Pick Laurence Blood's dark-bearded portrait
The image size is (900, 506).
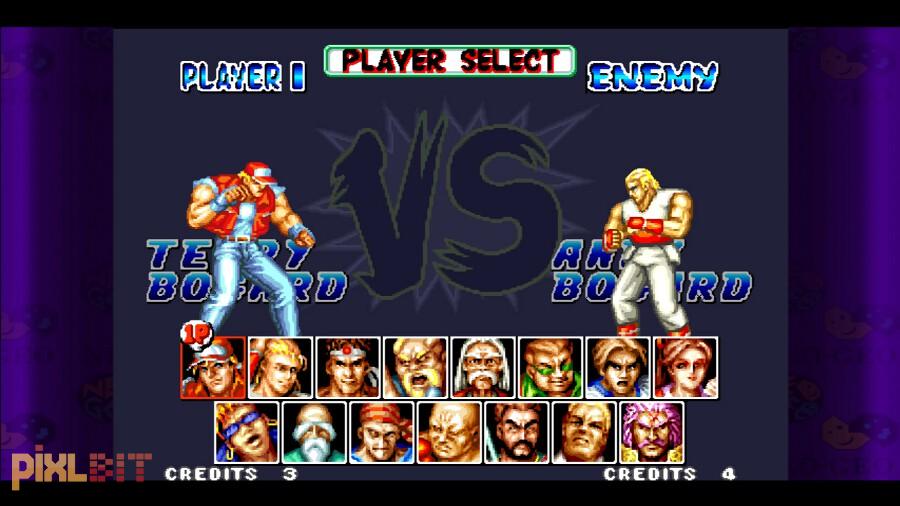(516, 432)
